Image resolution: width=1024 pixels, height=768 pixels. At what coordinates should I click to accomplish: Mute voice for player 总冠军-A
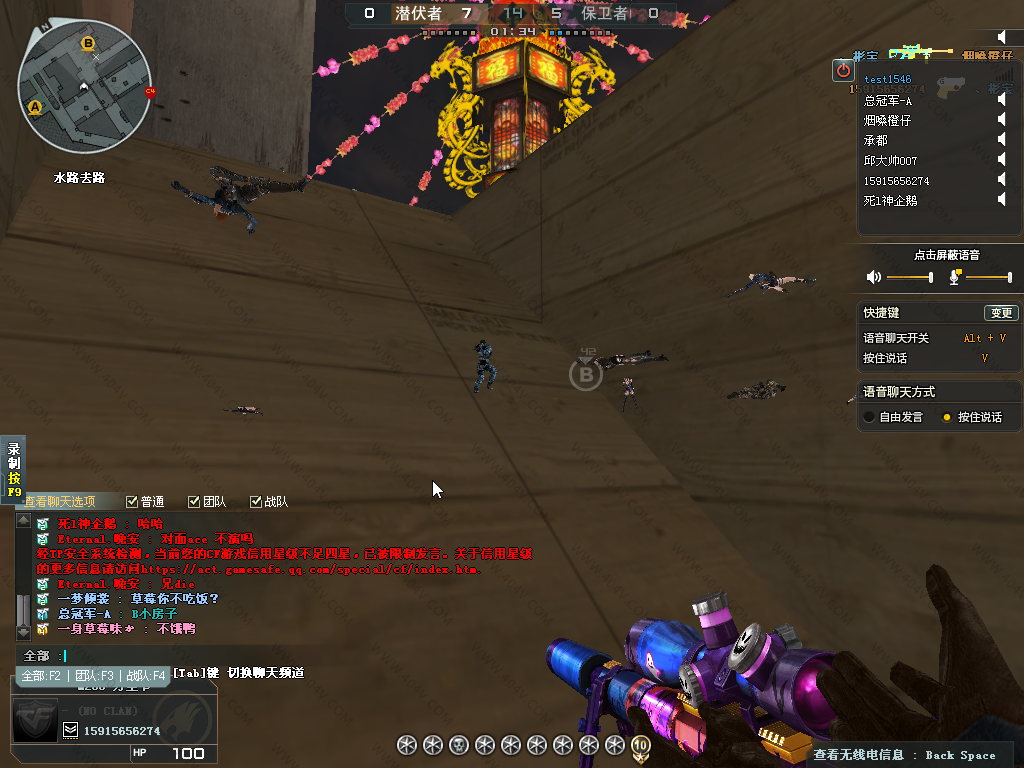coord(1001,100)
